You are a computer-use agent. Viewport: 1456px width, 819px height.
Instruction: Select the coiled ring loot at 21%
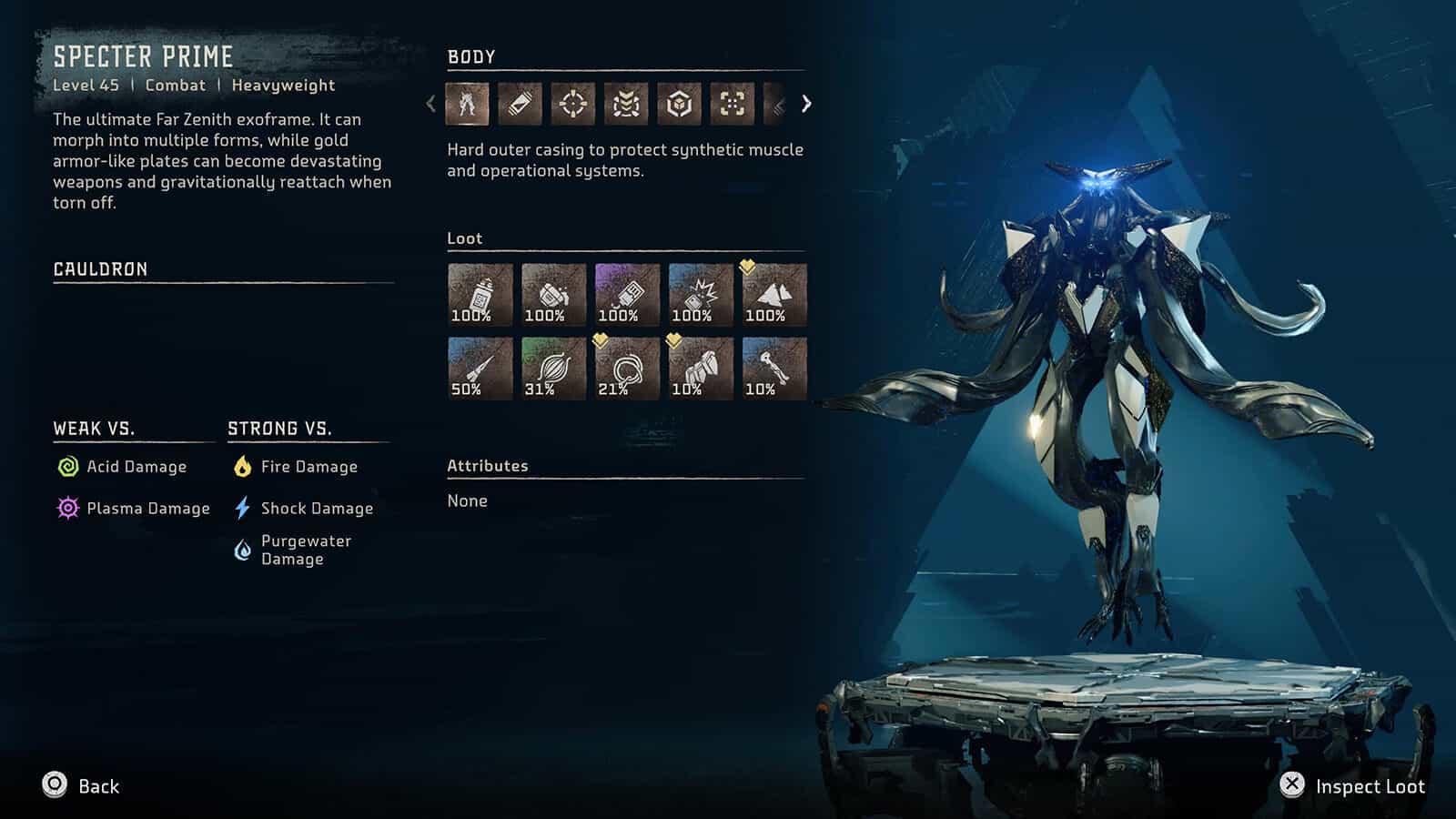coord(627,369)
